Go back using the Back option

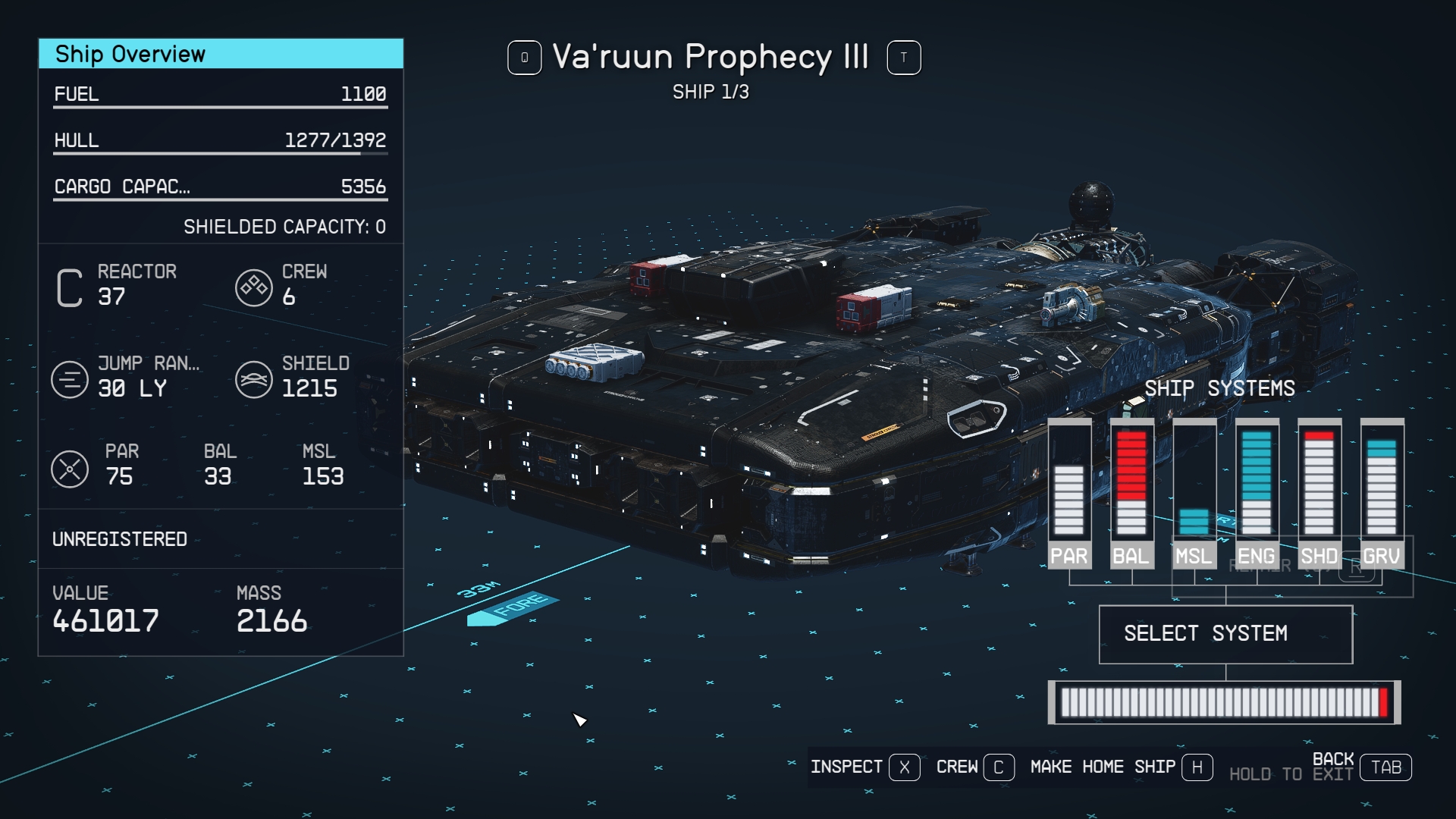point(1362,767)
